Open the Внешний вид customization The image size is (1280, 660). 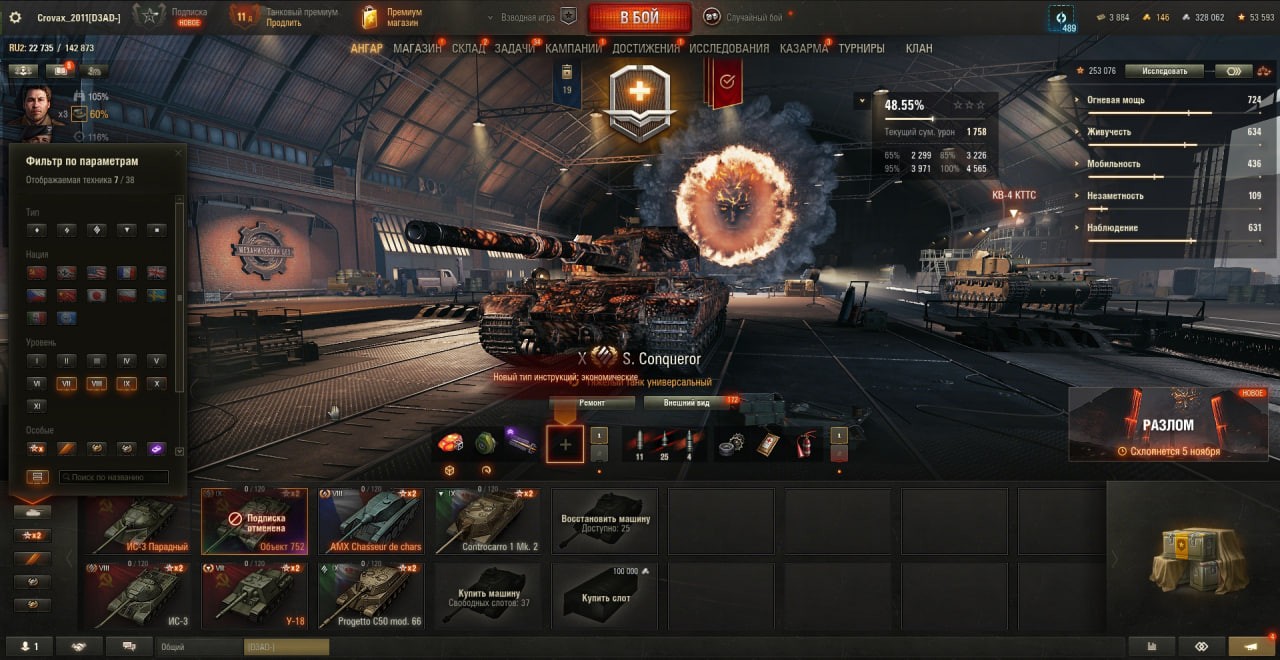point(686,403)
